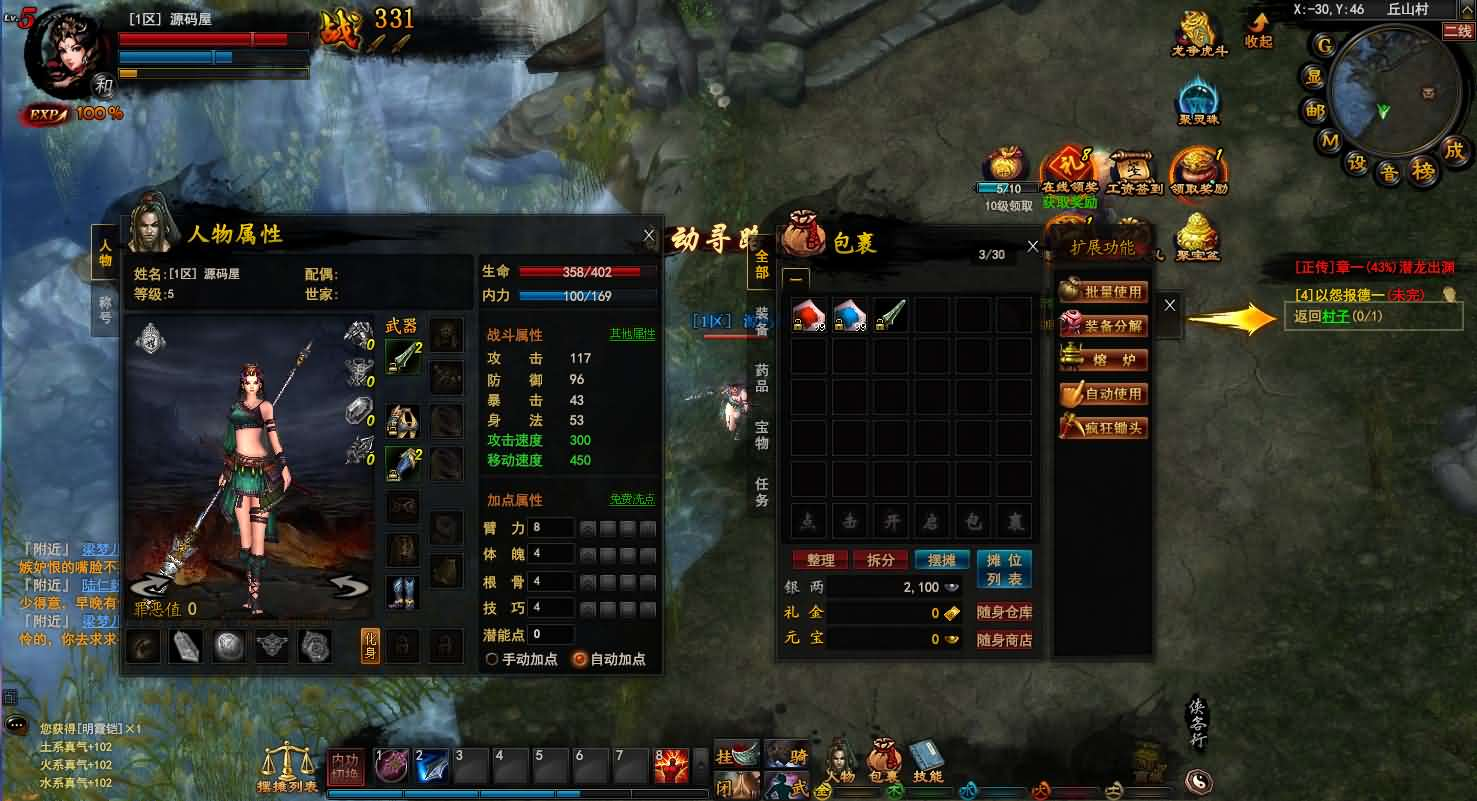Select the 手动加点 manual points radio
The width and height of the screenshot is (1477, 801).
[x=492, y=659]
